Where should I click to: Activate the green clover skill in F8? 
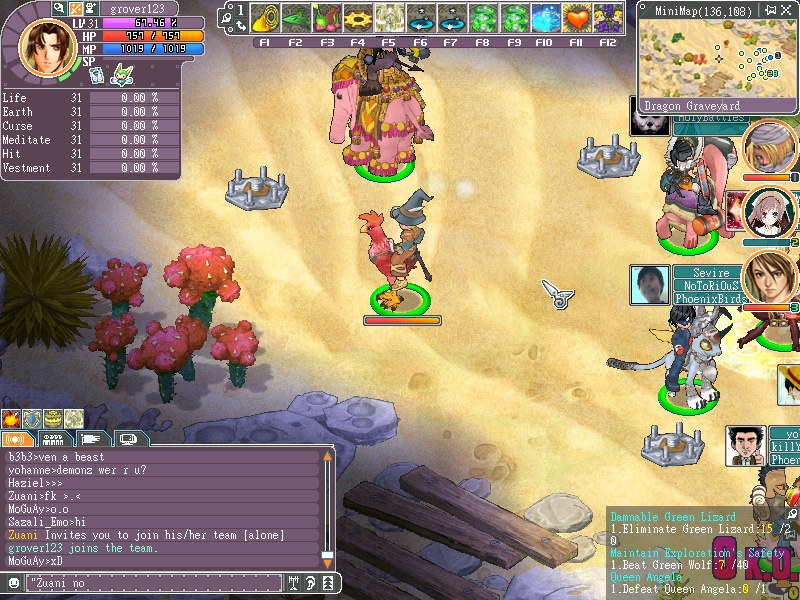click(x=483, y=19)
